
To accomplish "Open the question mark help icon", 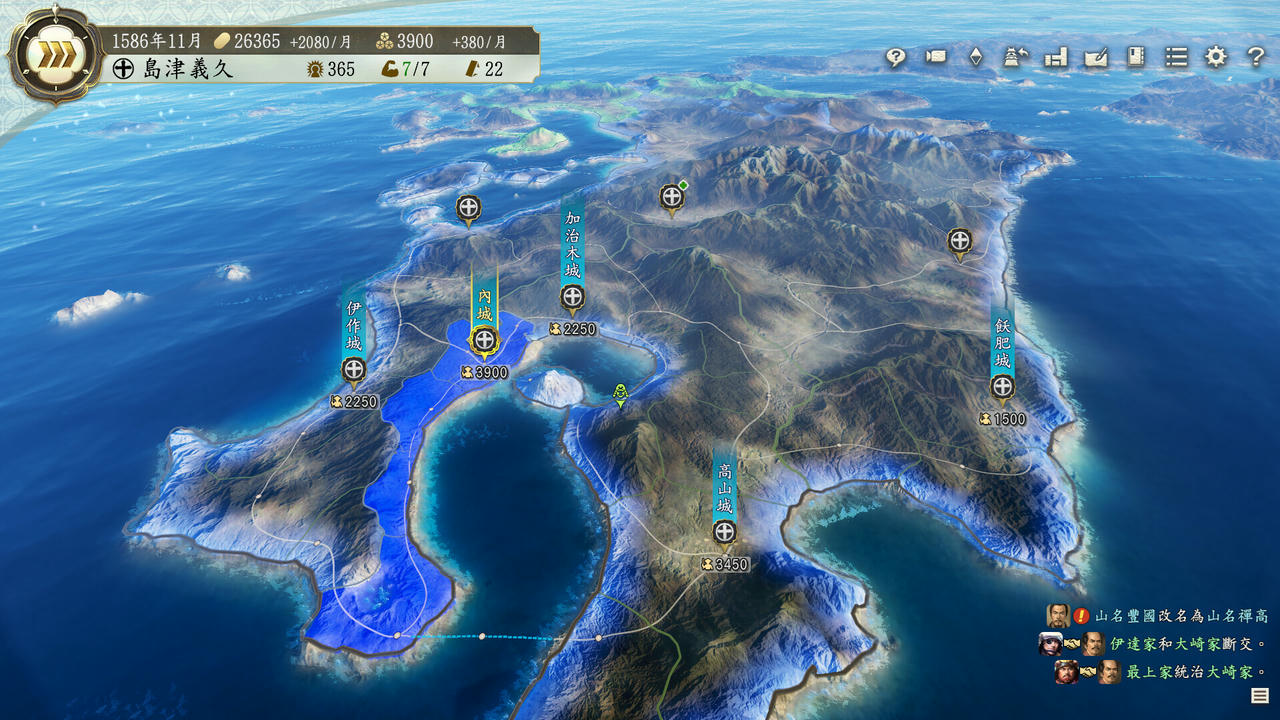I will click(1256, 57).
